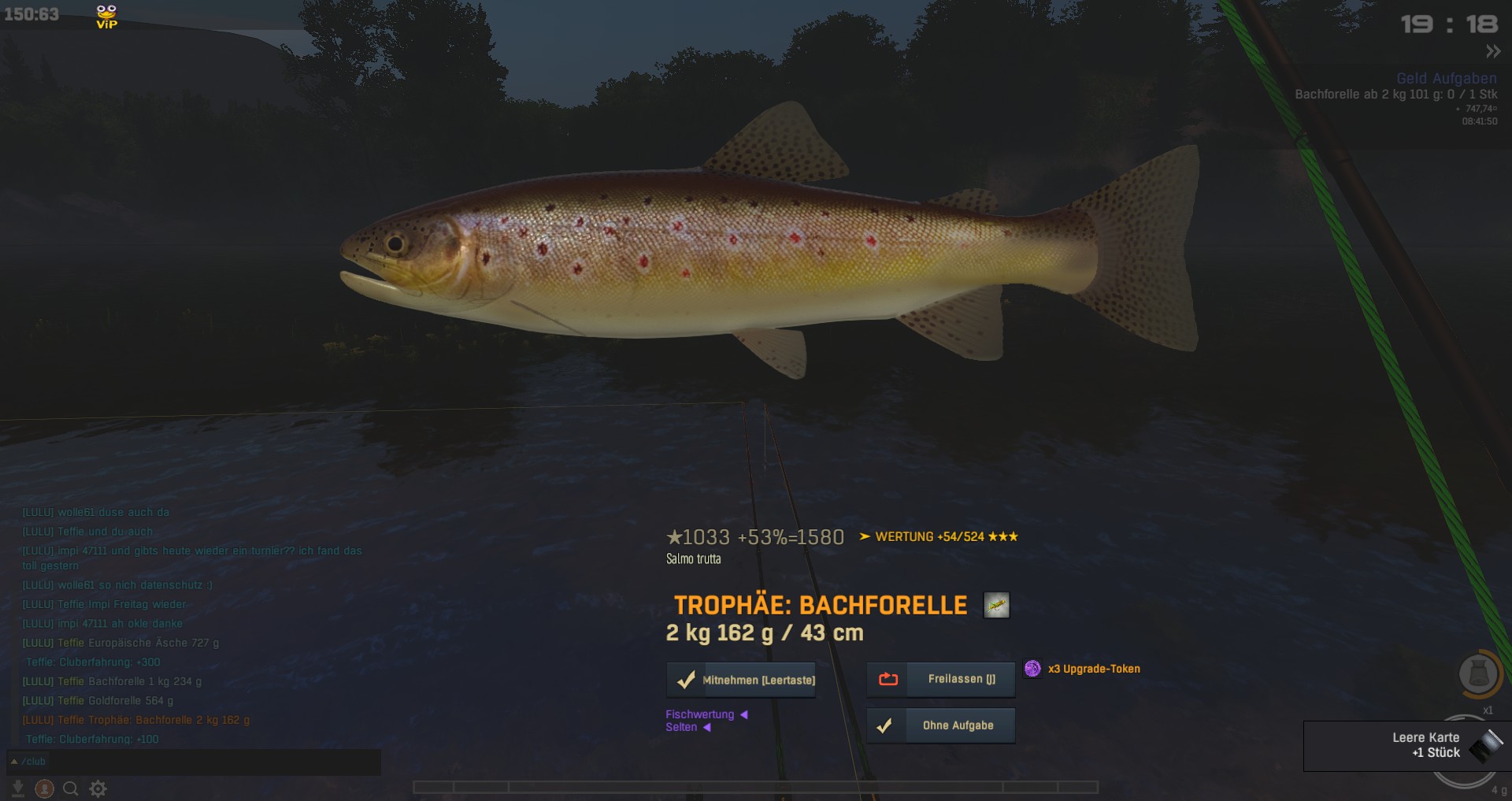Click the Leere Karte reward notification

point(1406,745)
